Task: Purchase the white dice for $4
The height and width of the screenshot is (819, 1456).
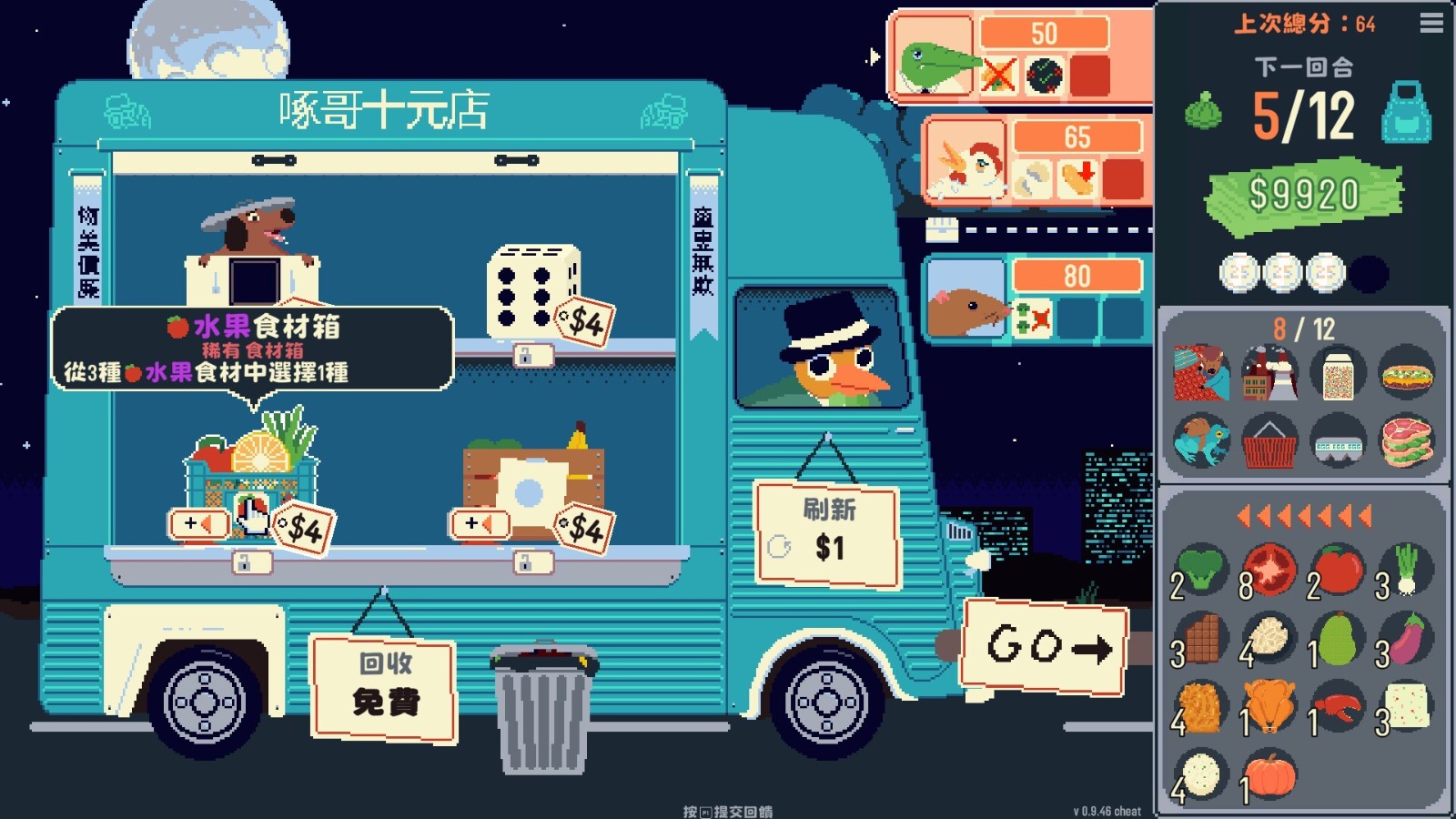Action: [x=533, y=290]
